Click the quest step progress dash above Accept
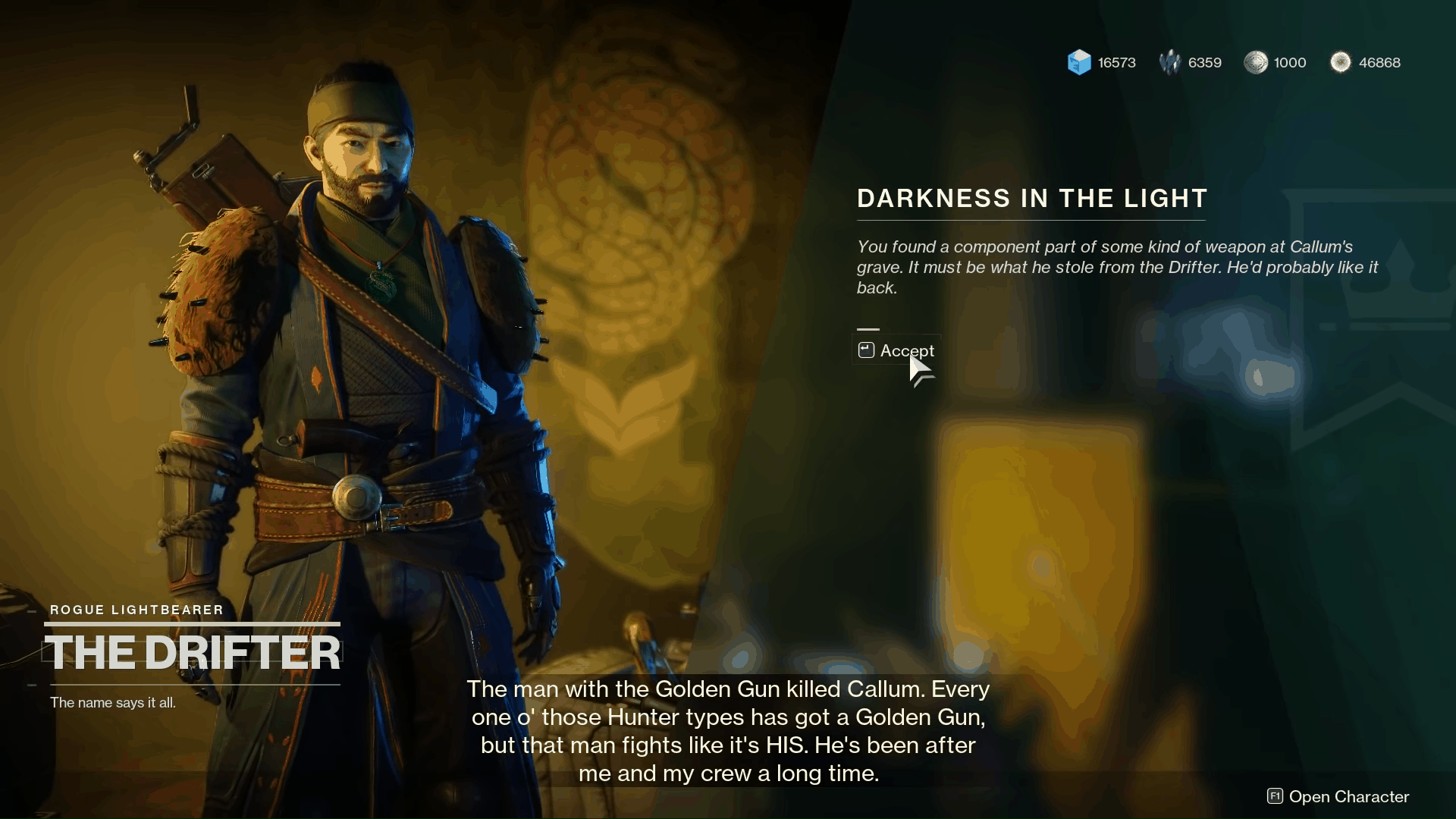Image resolution: width=1456 pixels, height=819 pixels. (868, 329)
